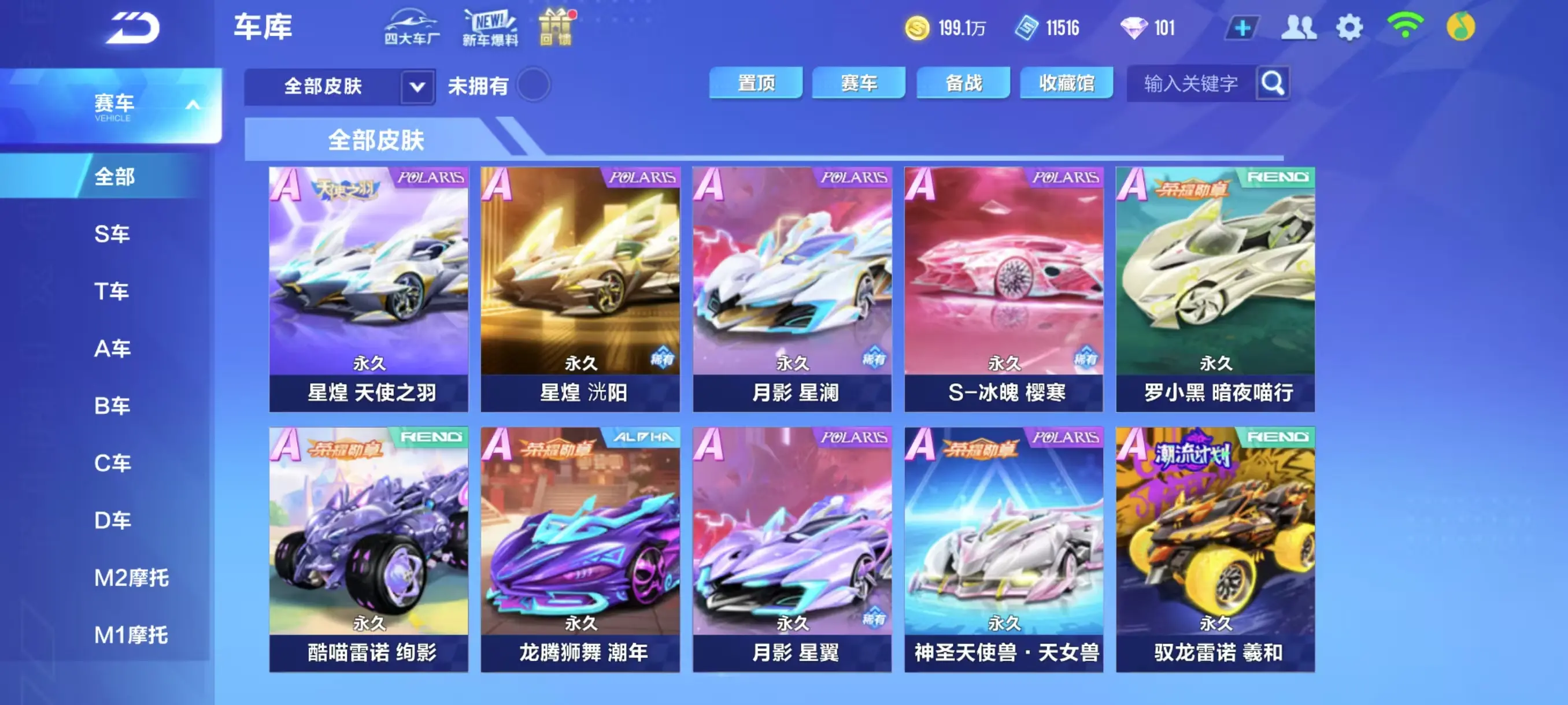Collapse the 赛车 vehicle category chevron
Viewport: 1568px width, 705px height.
(194, 105)
